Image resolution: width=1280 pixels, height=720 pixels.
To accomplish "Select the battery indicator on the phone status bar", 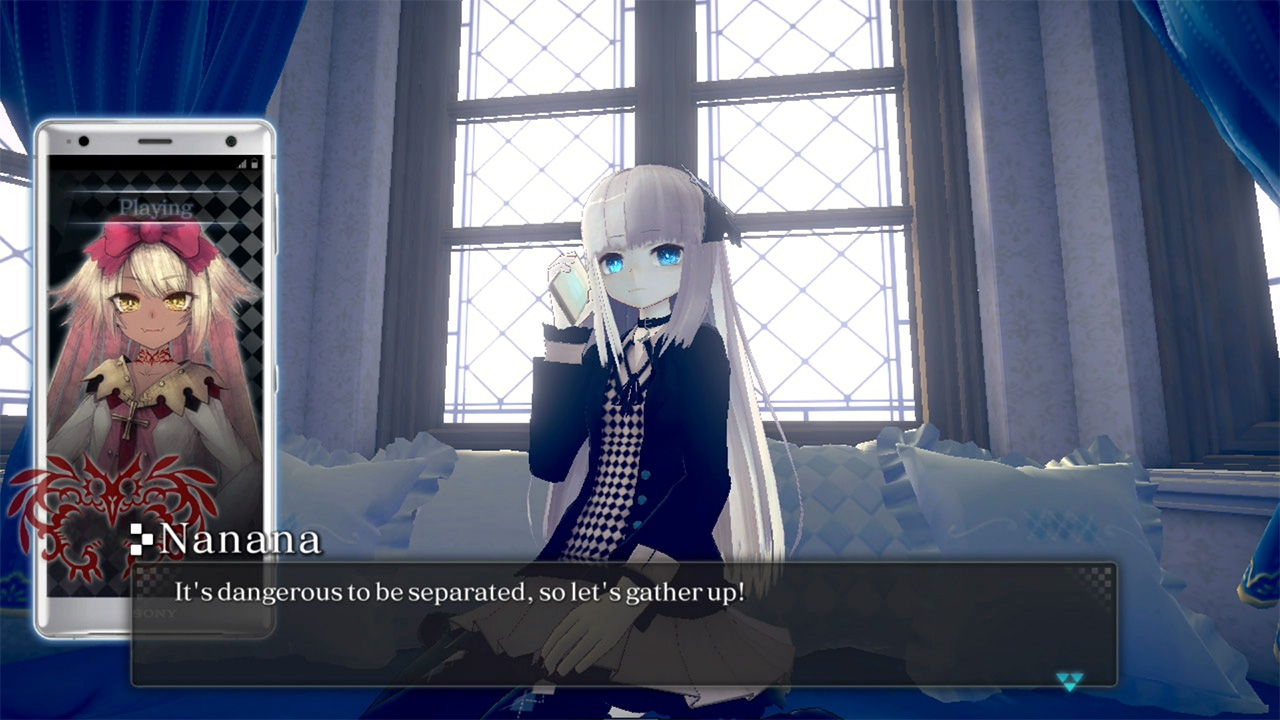I will click(254, 163).
